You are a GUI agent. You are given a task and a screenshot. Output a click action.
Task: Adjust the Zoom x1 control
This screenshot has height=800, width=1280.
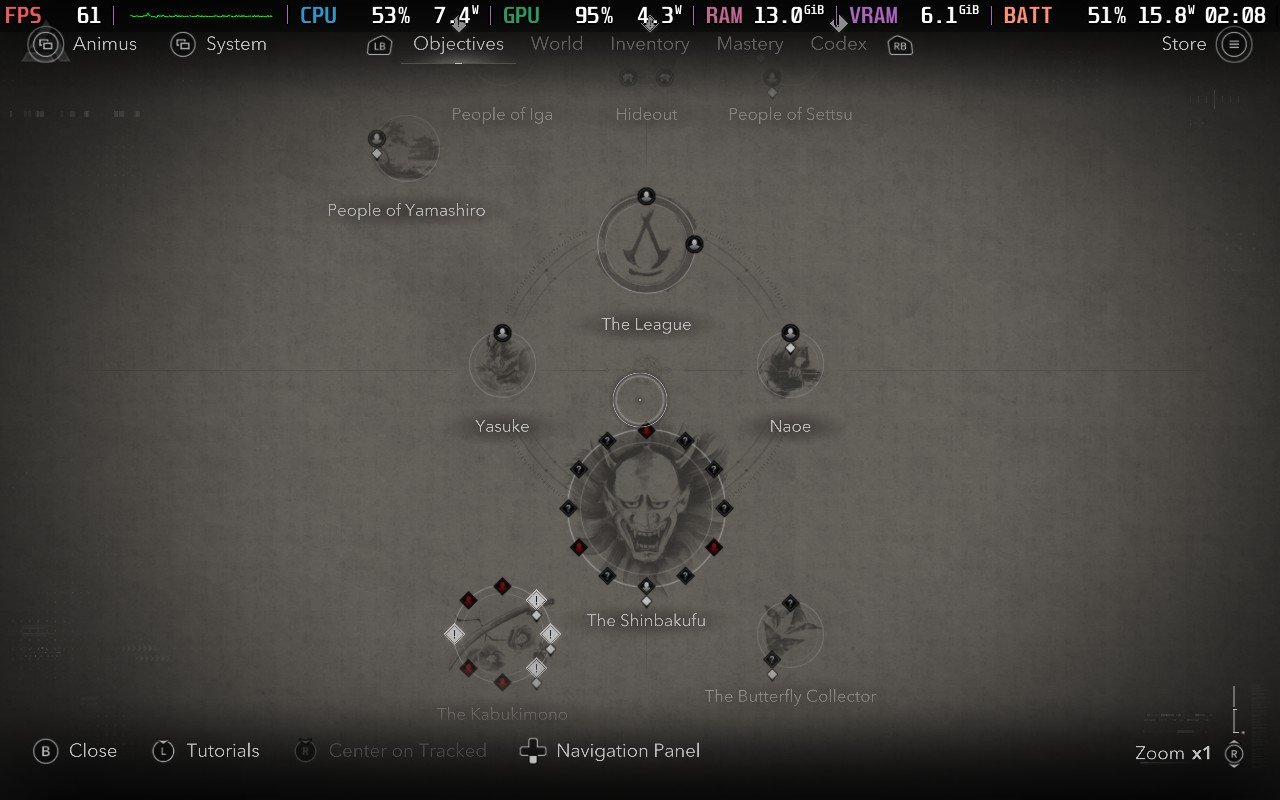tap(1171, 753)
